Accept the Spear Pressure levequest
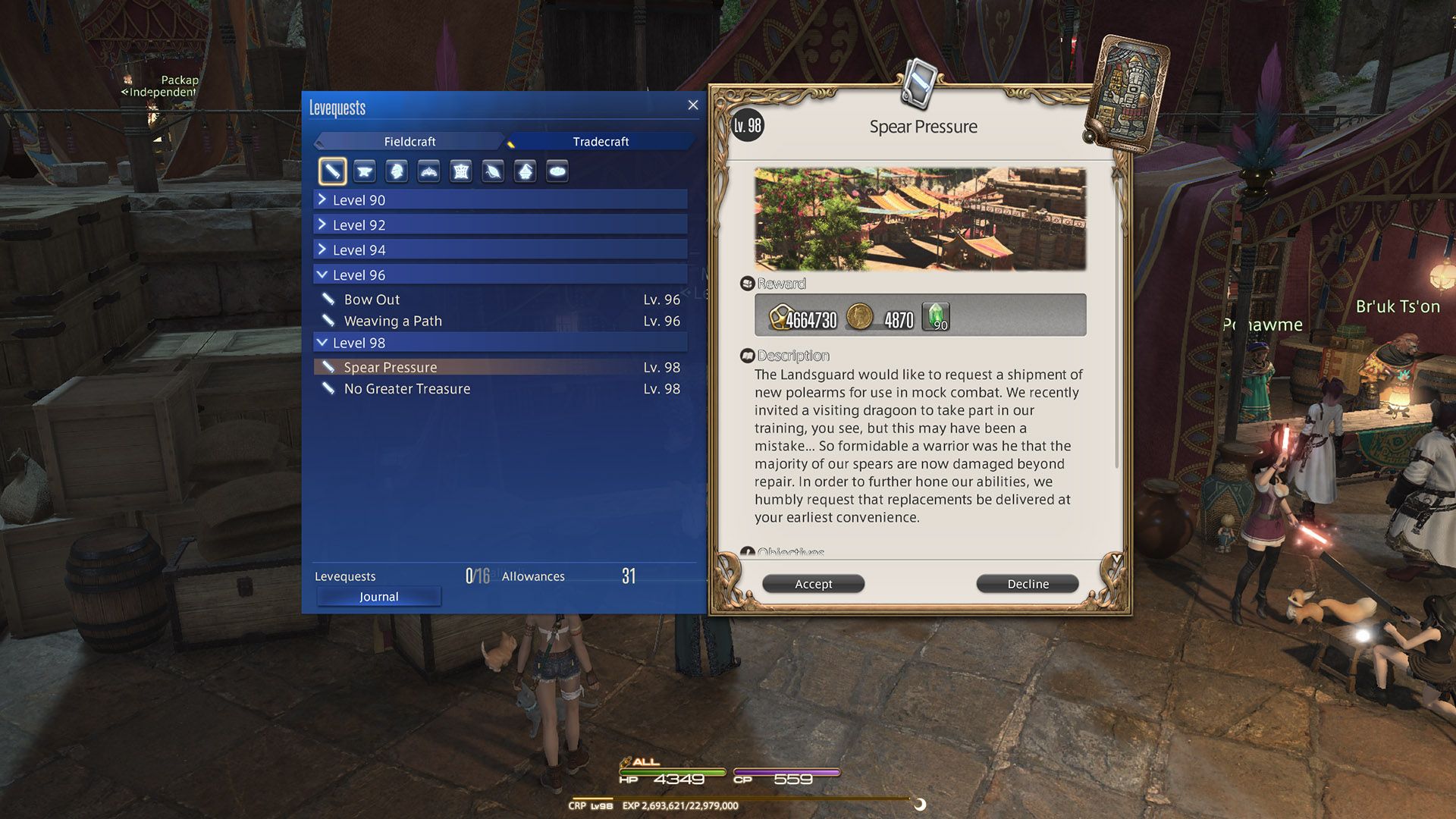The width and height of the screenshot is (1456, 819). [813, 583]
